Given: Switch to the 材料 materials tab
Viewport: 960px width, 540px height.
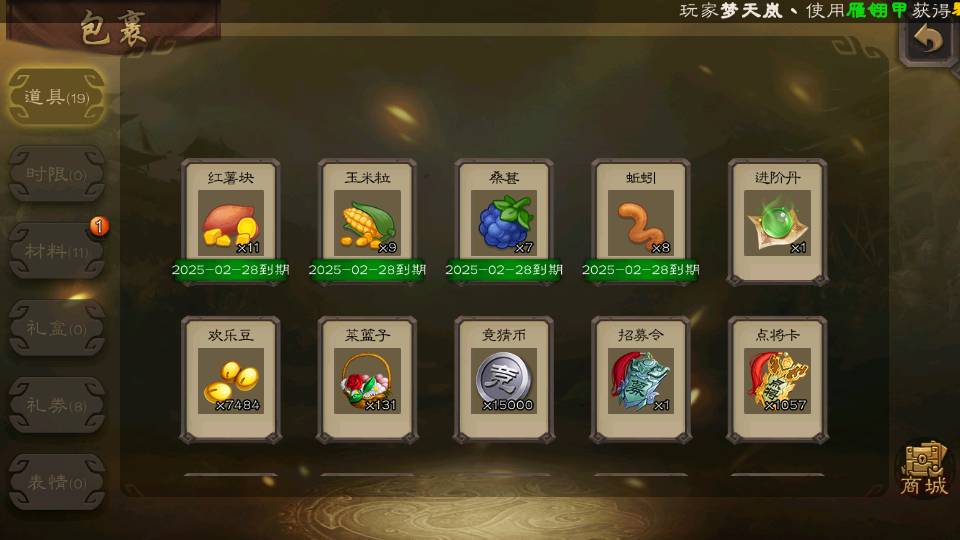Looking at the screenshot, I should click(56, 250).
